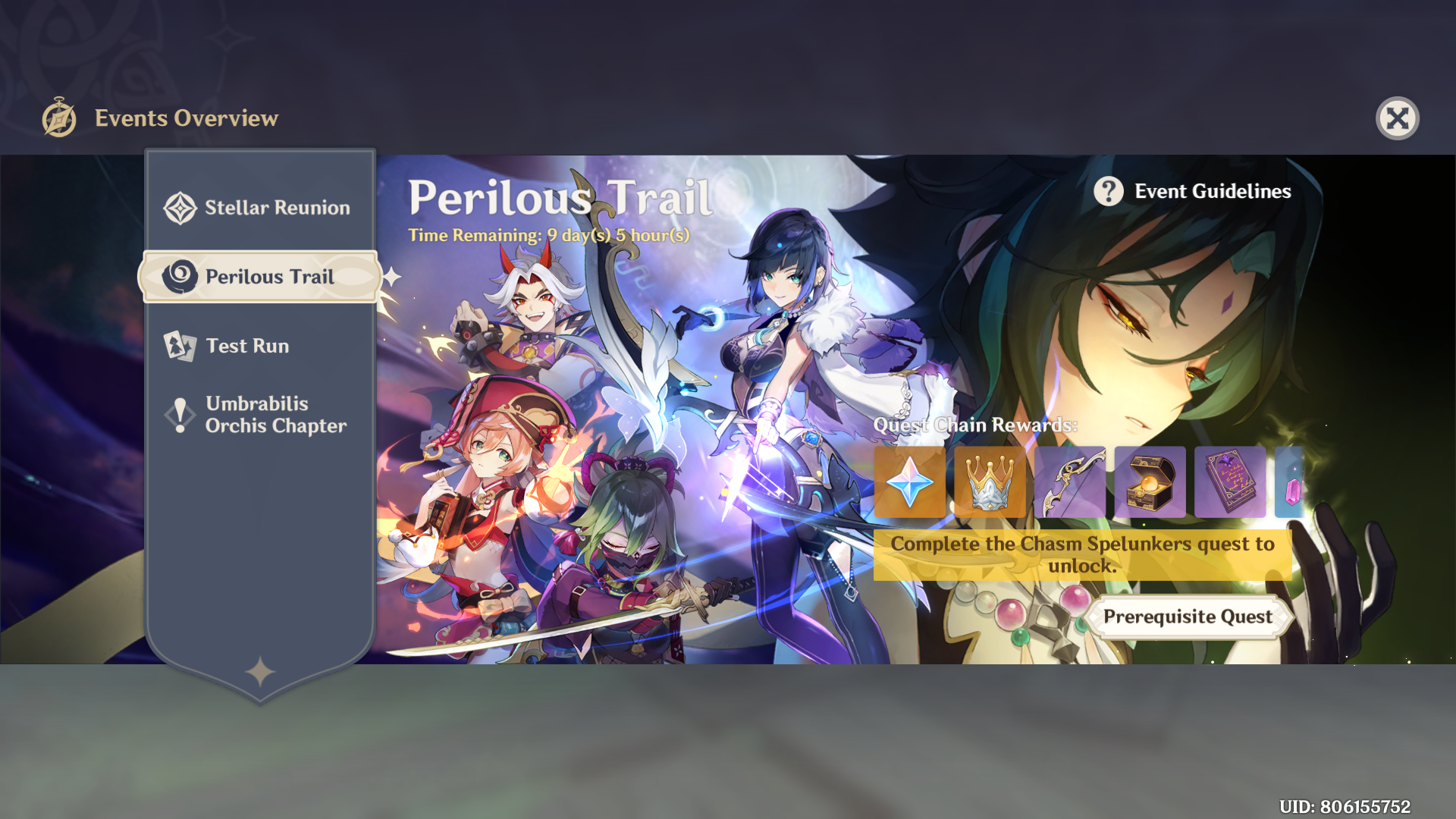Click the Event Guidelines link
The width and height of the screenshot is (1456, 819).
point(1212,191)
